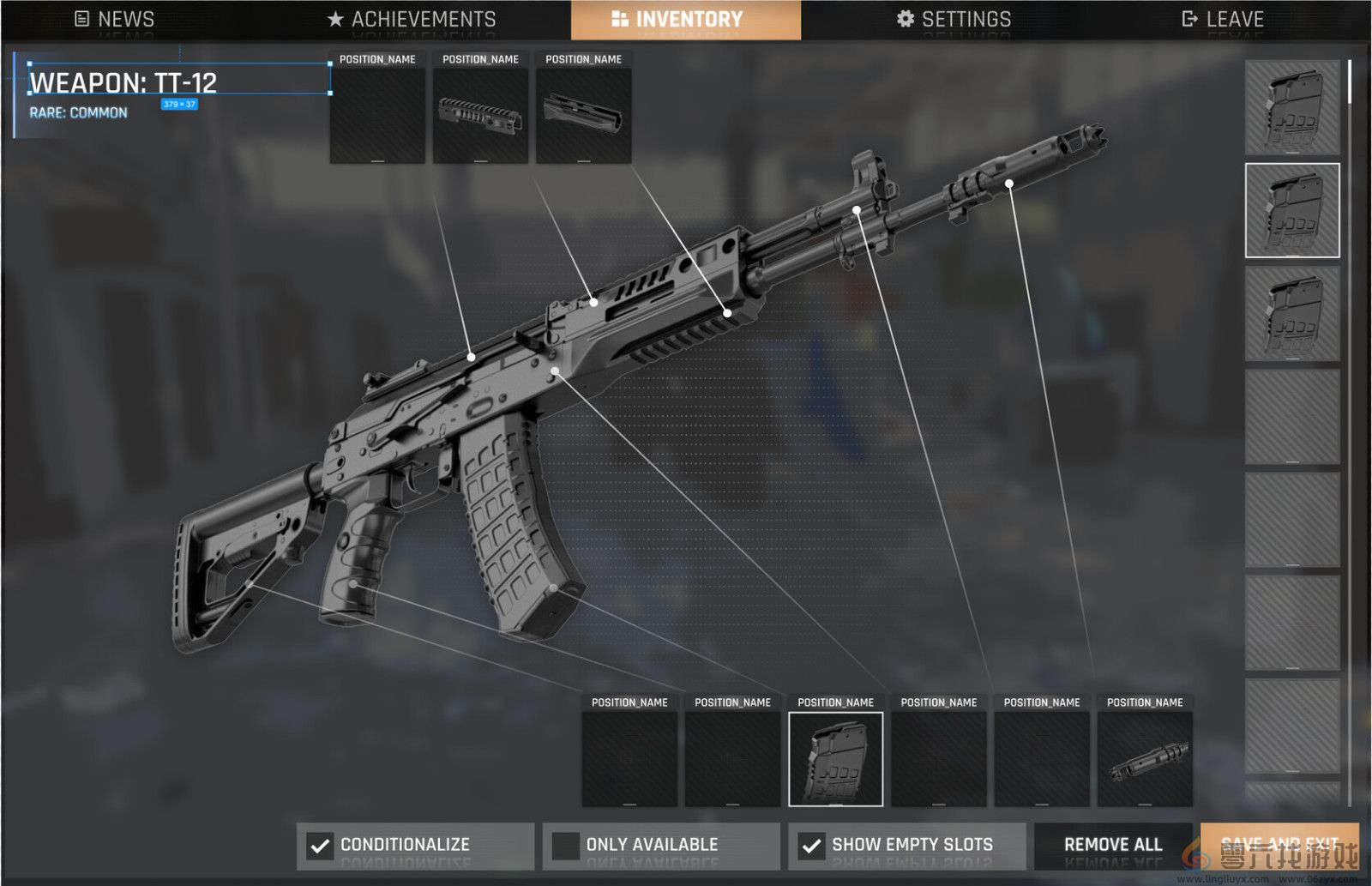Select the lower handguard attachment slot
Image resolution: width=1372 pixels, height=886 pixels.
point(583,116)
